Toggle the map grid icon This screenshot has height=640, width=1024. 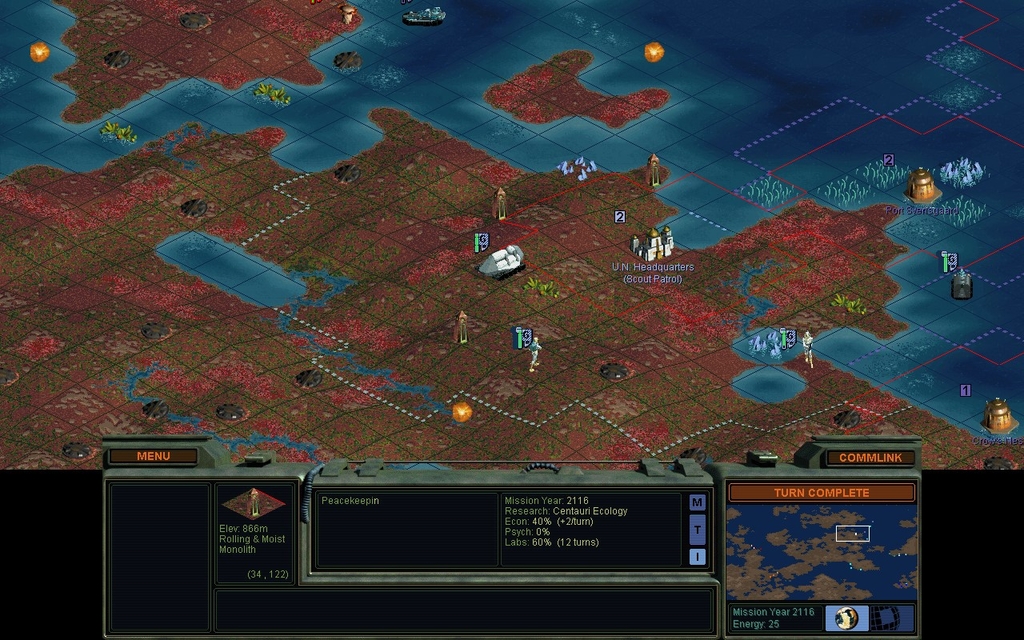tap(885, 617)
